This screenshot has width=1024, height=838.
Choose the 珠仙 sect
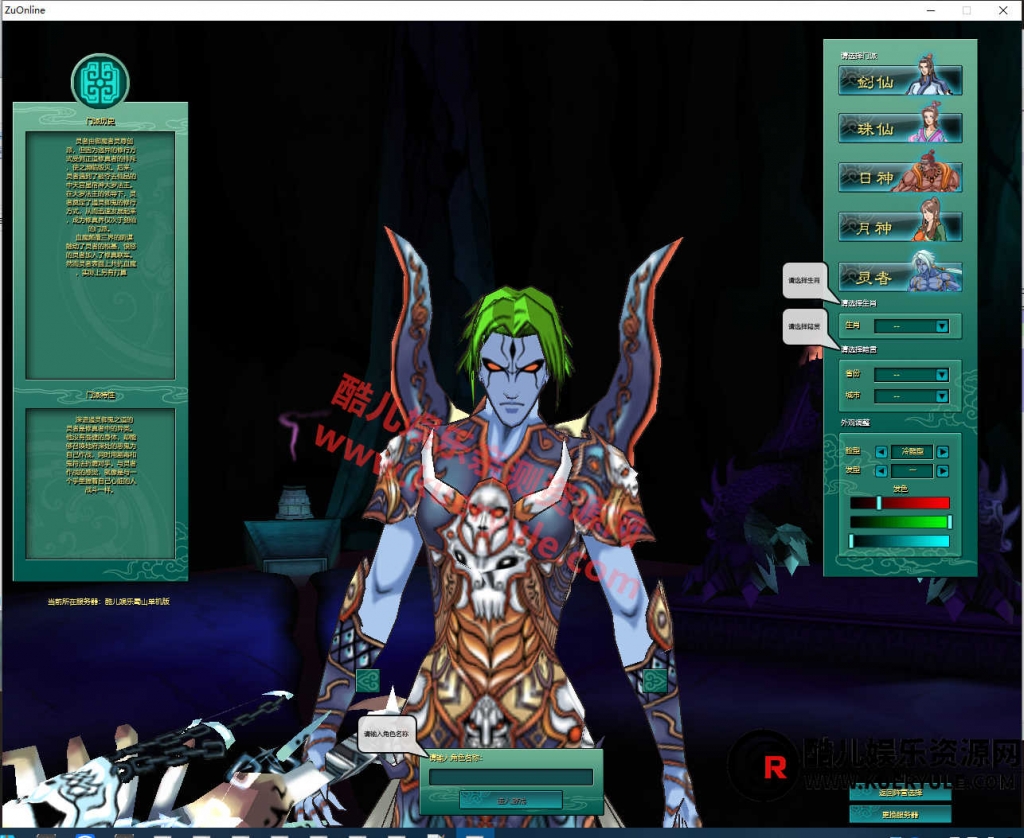pos(900,128)
